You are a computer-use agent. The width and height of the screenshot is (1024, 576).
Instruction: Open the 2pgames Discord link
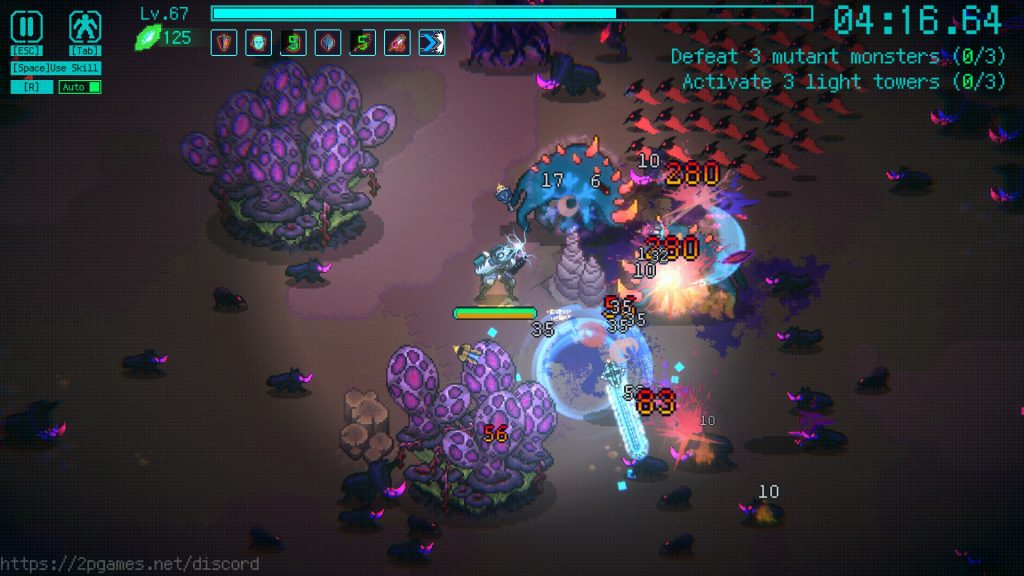tap(130, 564)
